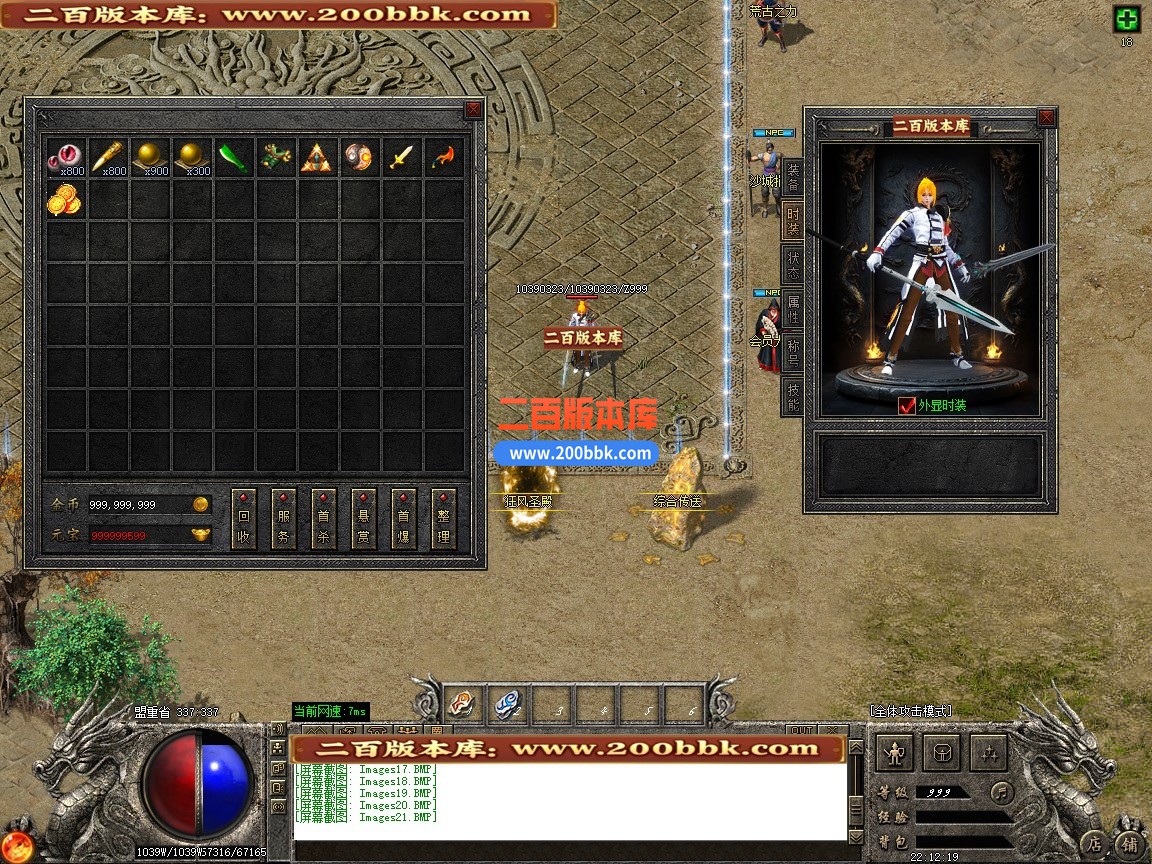Close the character fashion panel
Screen dimensions: 1152x864
(x=1046, y=118)
